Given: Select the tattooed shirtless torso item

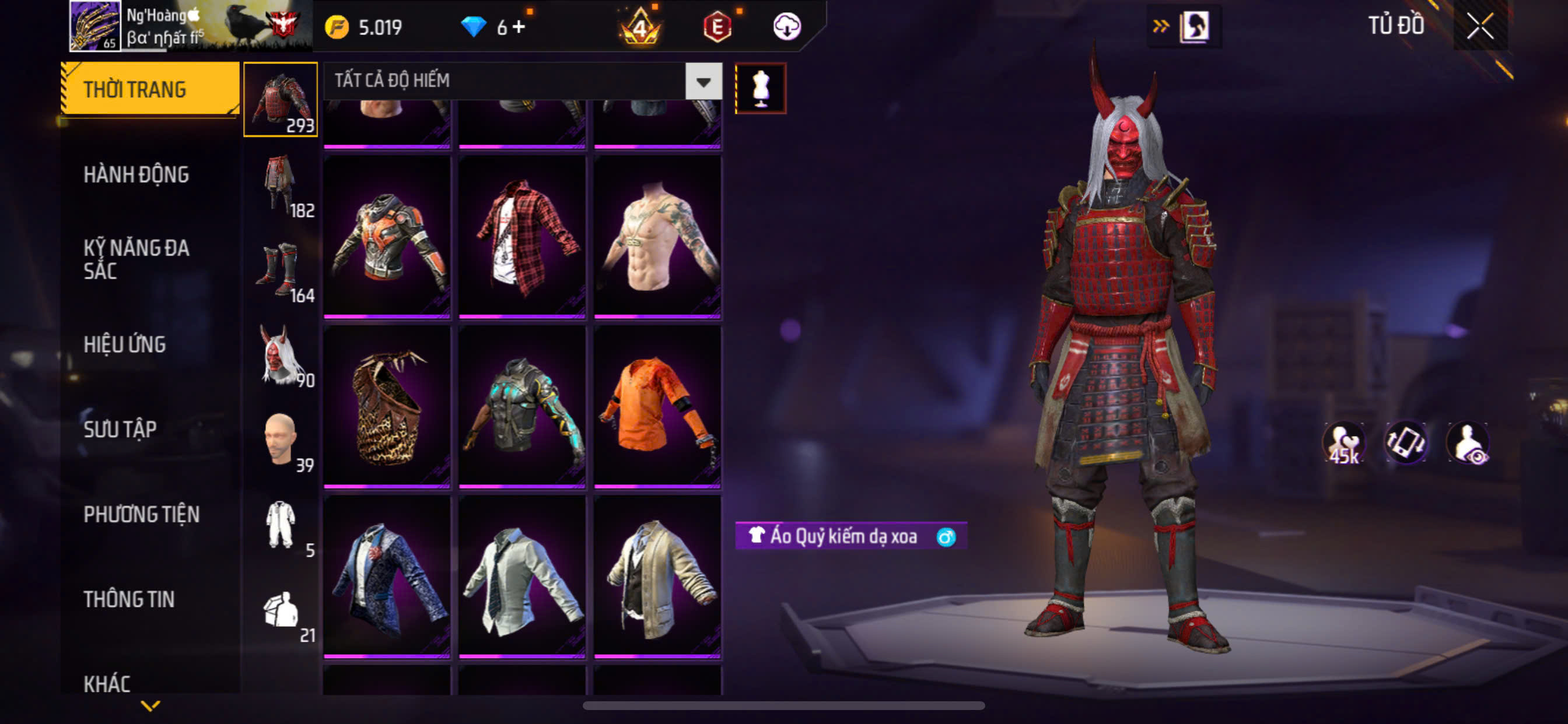Looking at the screenshot, I should (657, 236).
